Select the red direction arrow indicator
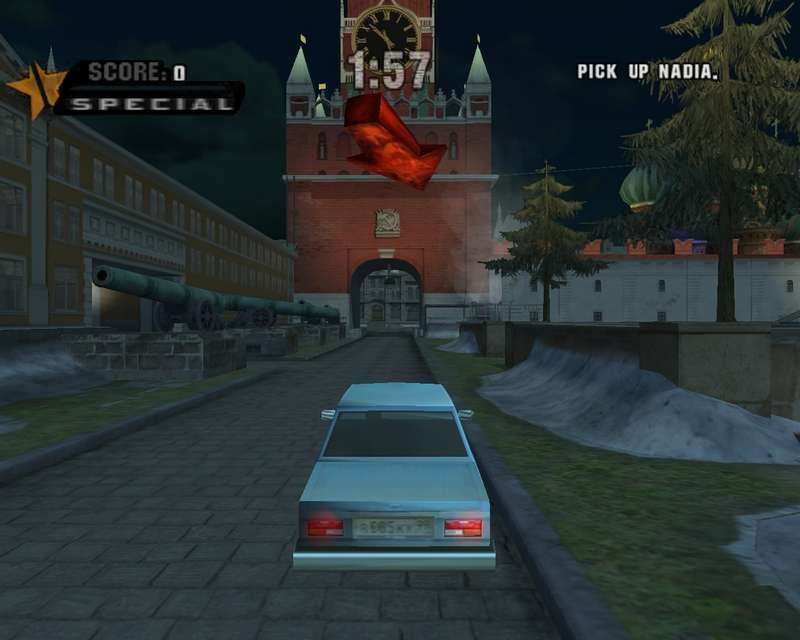 [x=392, y=142]
